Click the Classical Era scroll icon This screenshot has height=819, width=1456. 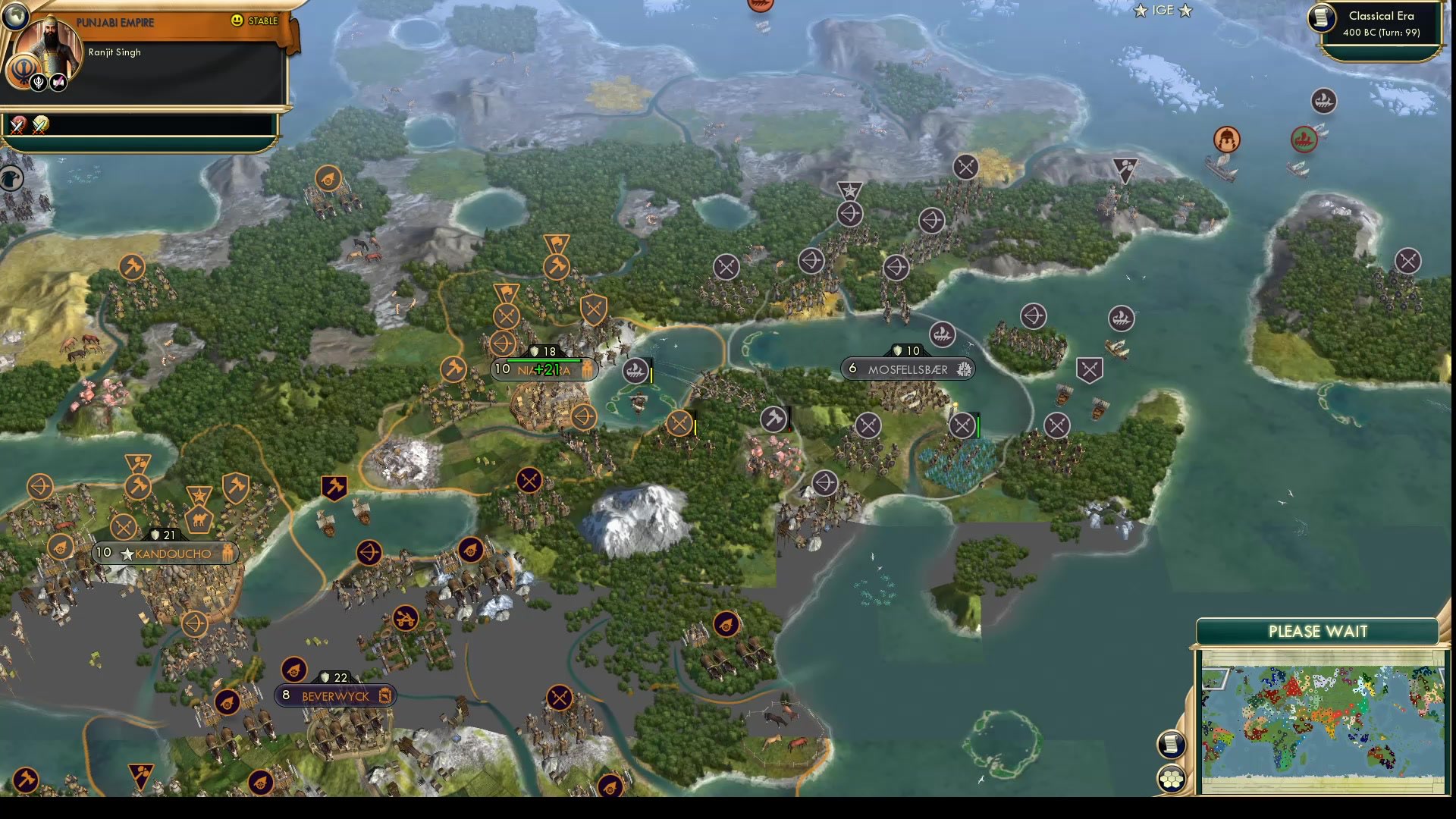coord(1320,19)
